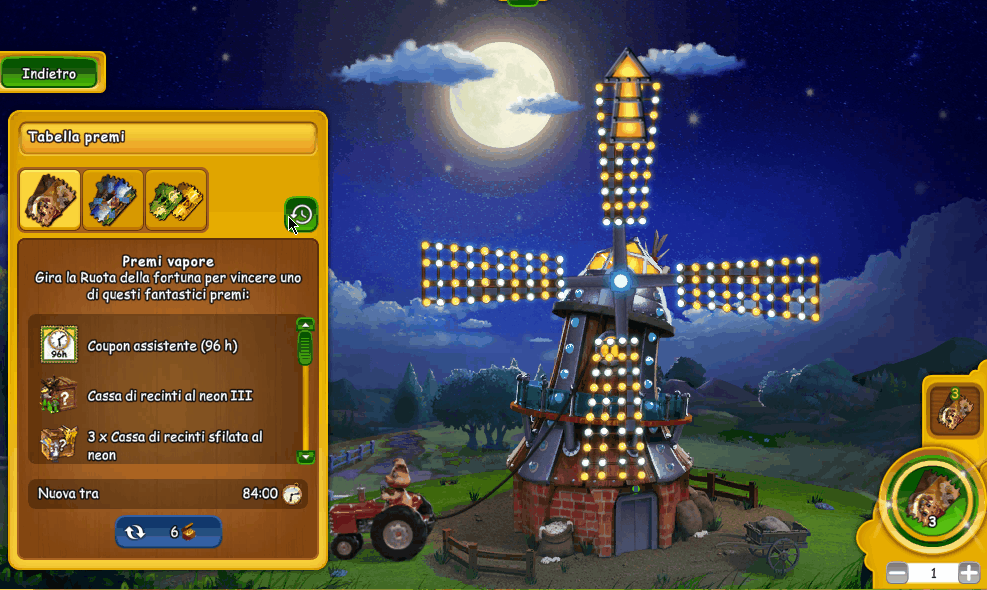This screenshot has height=590, width=987.
Task: Click the prize list scroll-up arrow
Action: (306, 324)
